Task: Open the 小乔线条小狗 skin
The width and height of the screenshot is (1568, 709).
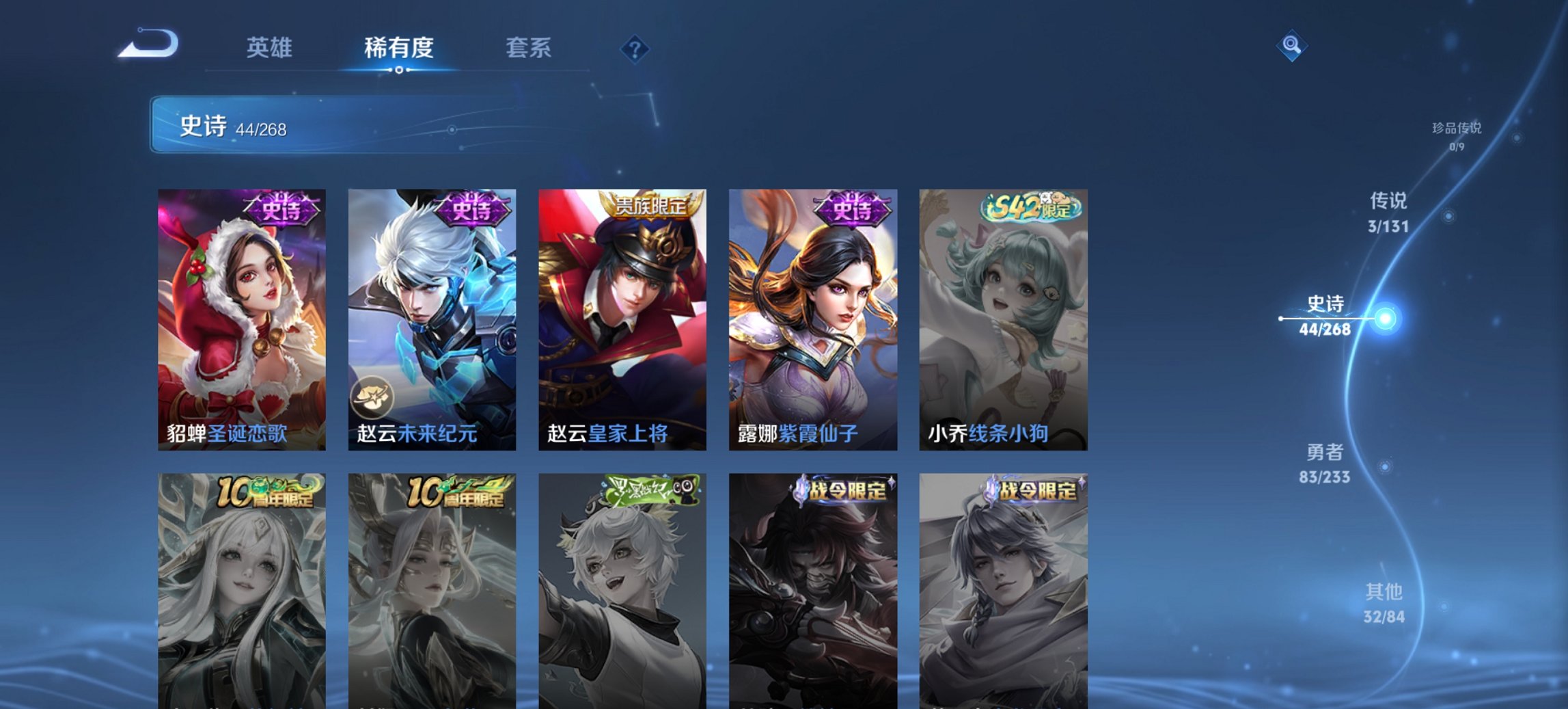Action: 1002,321
